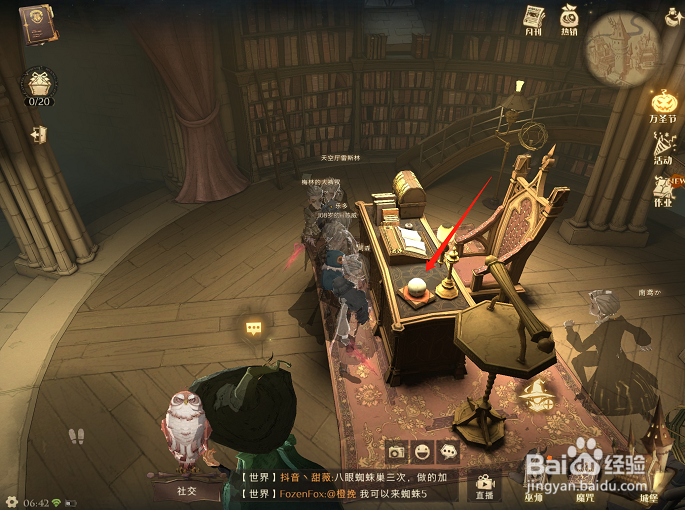Open the 作业 homework menu

coord(663,189)
